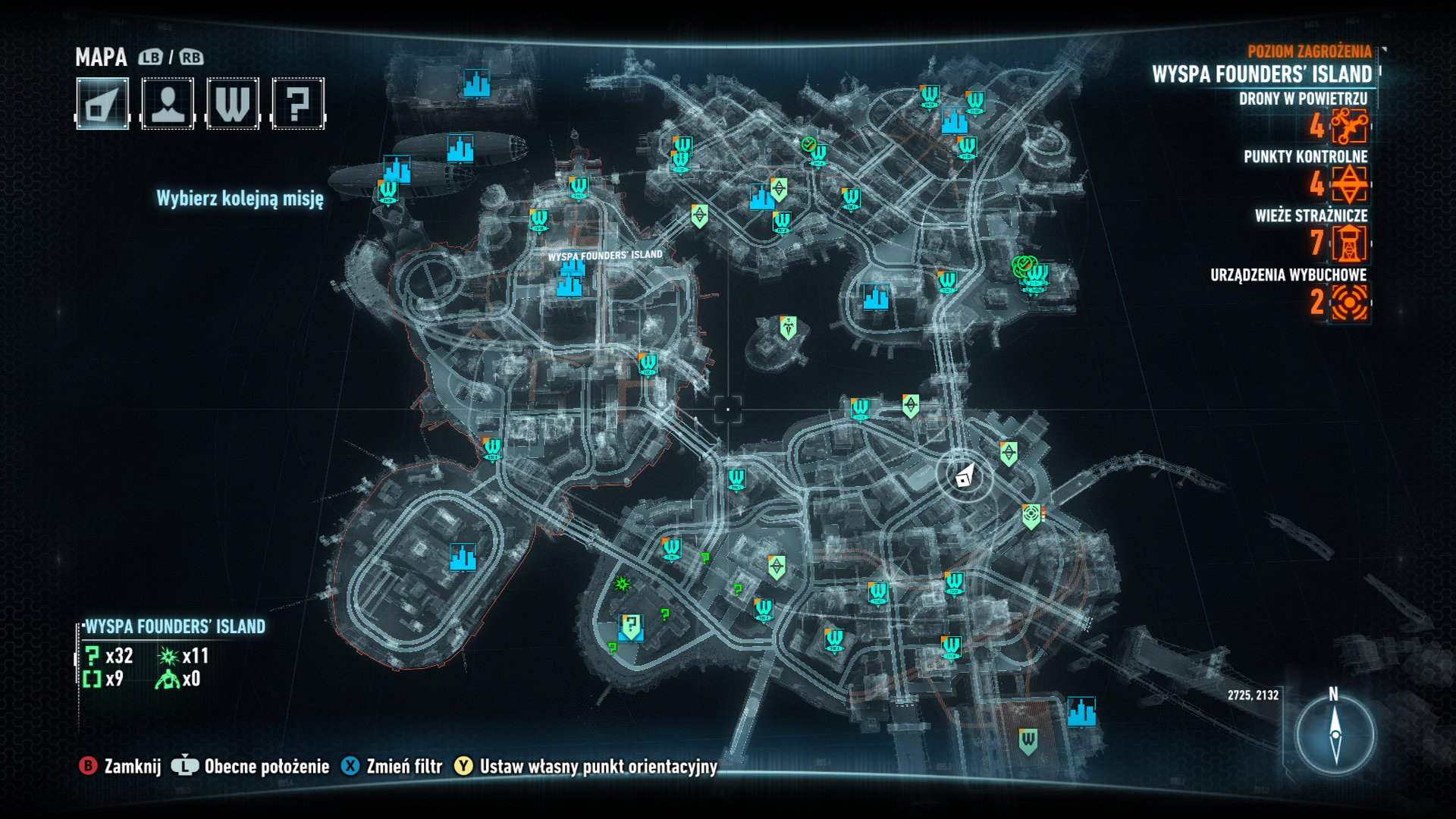Select the green starburst marker on the map
Screen dimensions: 1456x819
622,583
